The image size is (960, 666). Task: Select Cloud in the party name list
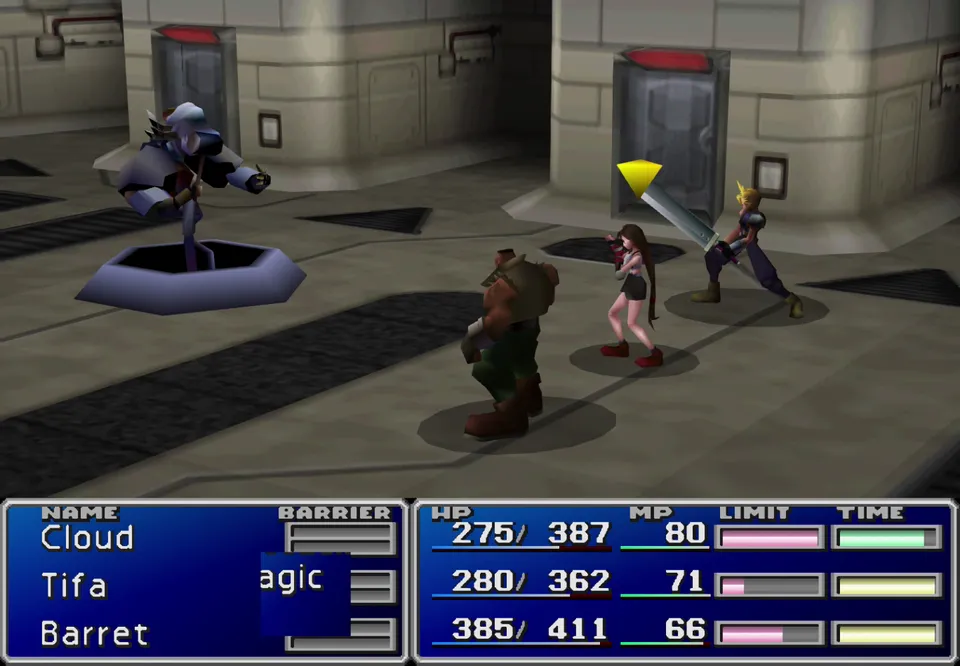pyautogui.click(x=87, y=538)
